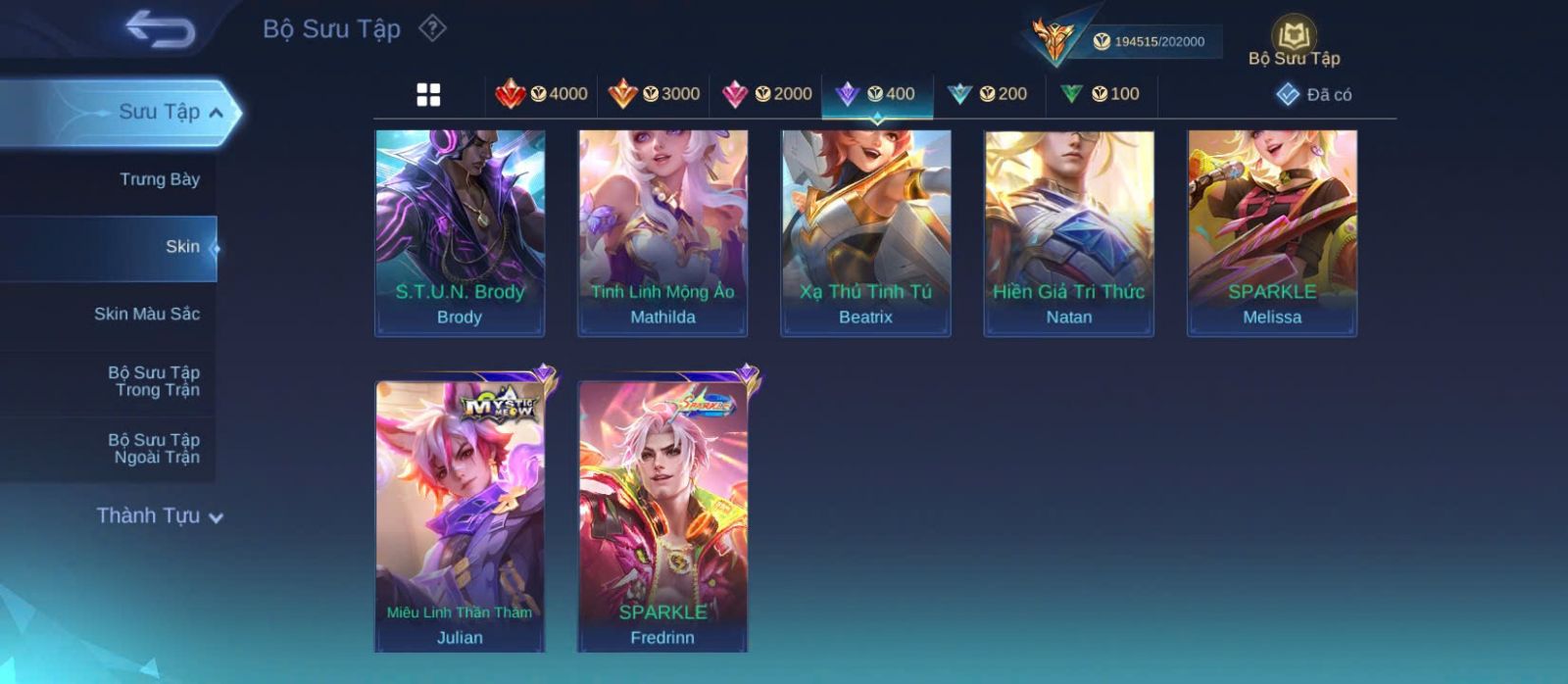The width and height of the screenshot is (1568, 684).
Task: Pick Fredrinn's SPARKLE skin card
Action: click(x=662, y=514)
